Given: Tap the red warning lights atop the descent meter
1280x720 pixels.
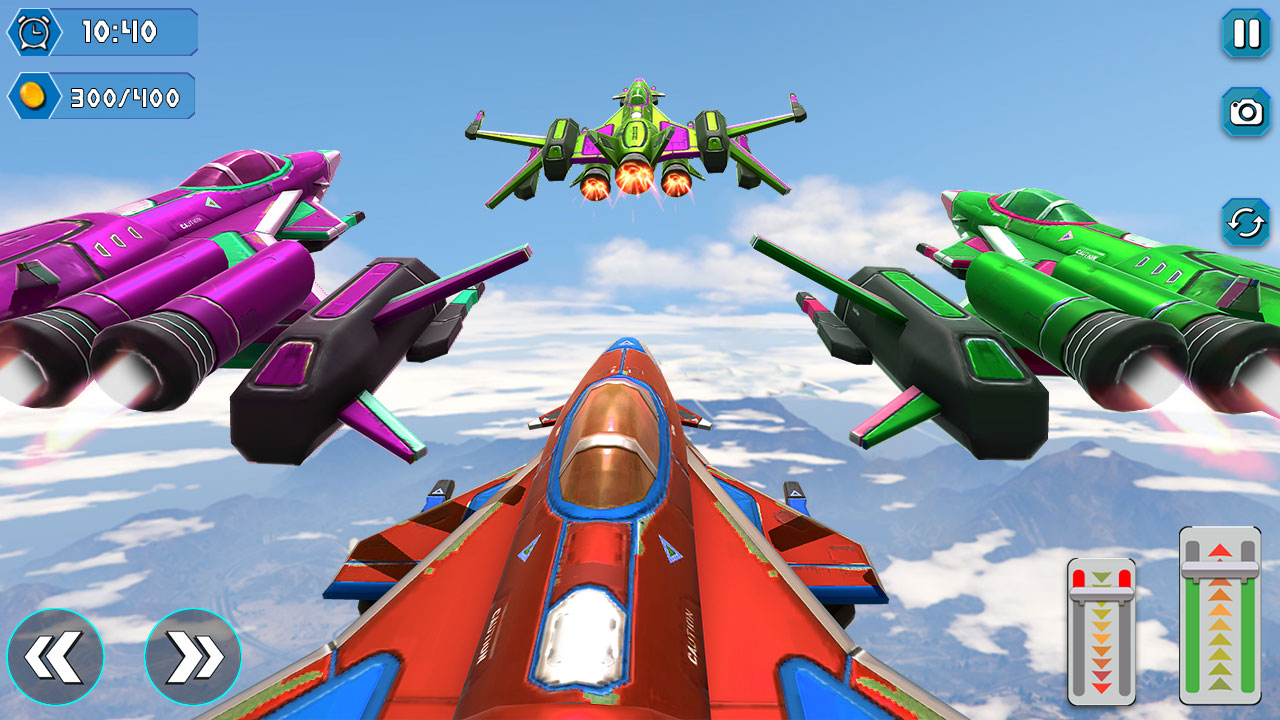Looking at the screenshot, I should [1082, 577].
